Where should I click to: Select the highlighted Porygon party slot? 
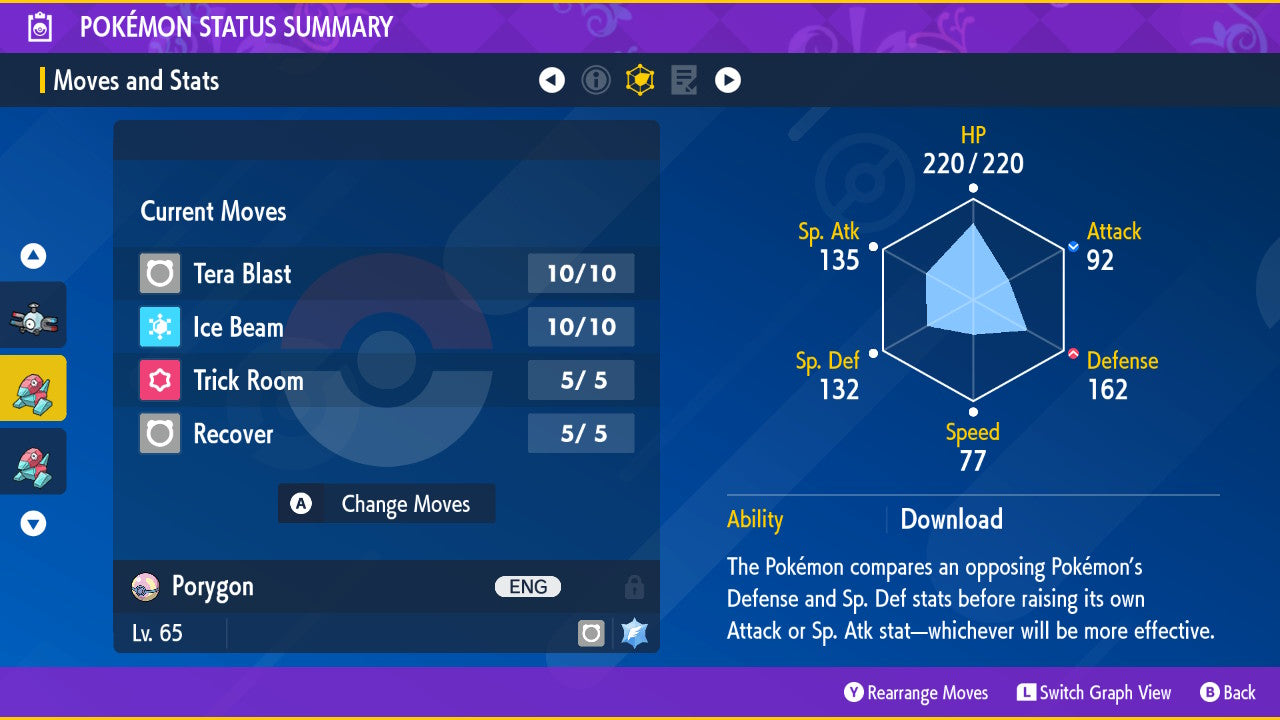pyautogui.click(x=33, y=388)
